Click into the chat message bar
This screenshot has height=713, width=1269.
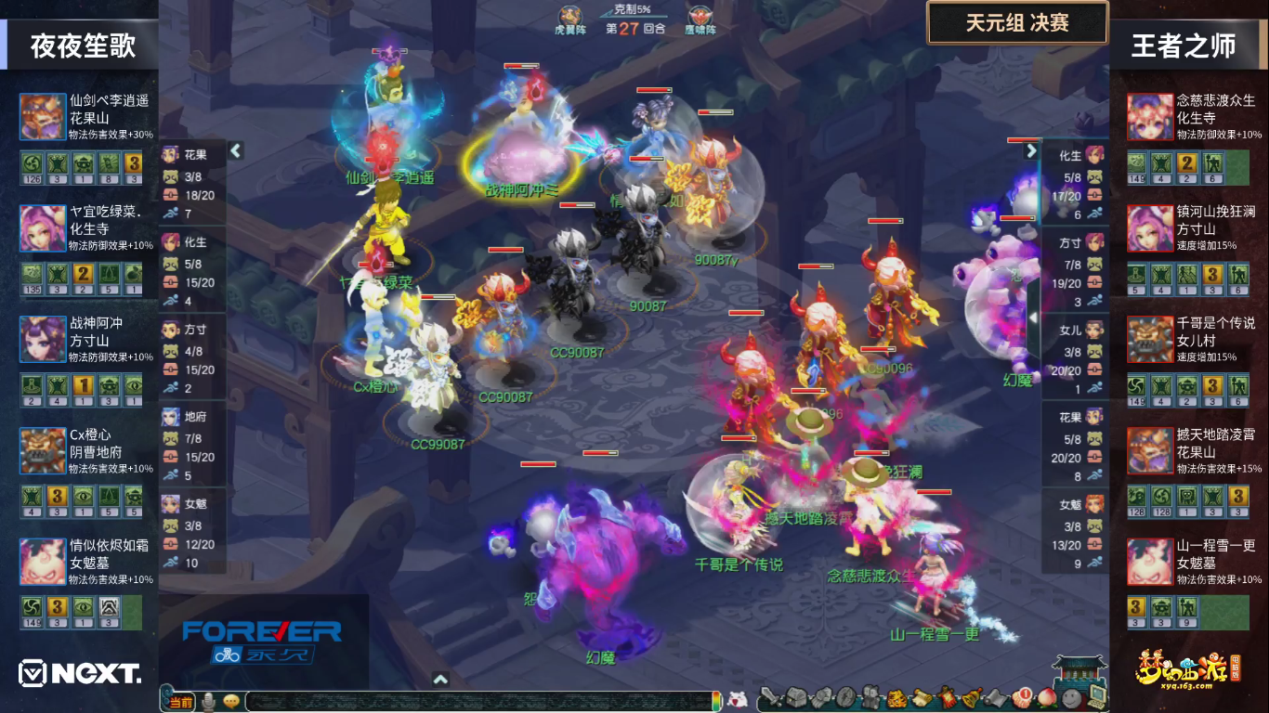[480, 702]
